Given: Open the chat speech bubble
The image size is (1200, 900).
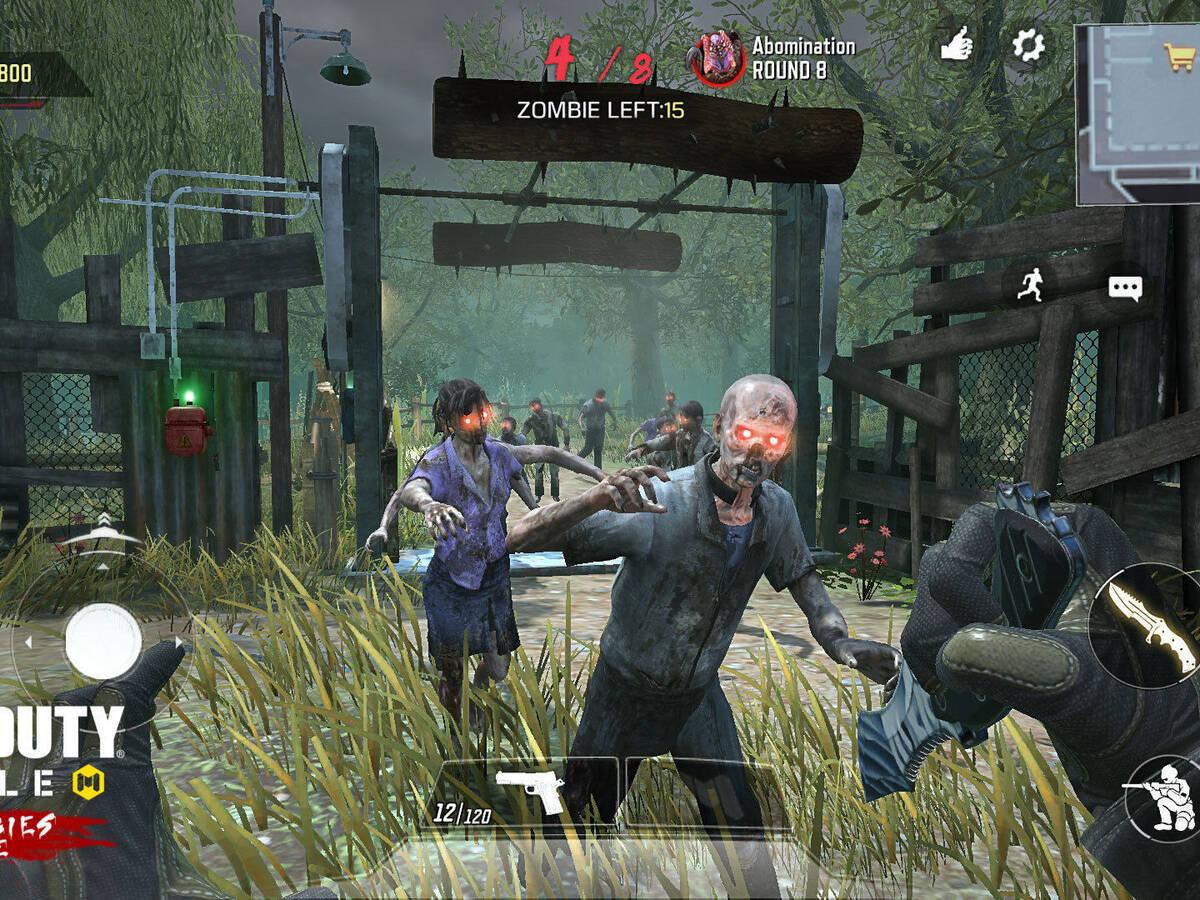Looking at the screenshot, I should coord(1125,289).
